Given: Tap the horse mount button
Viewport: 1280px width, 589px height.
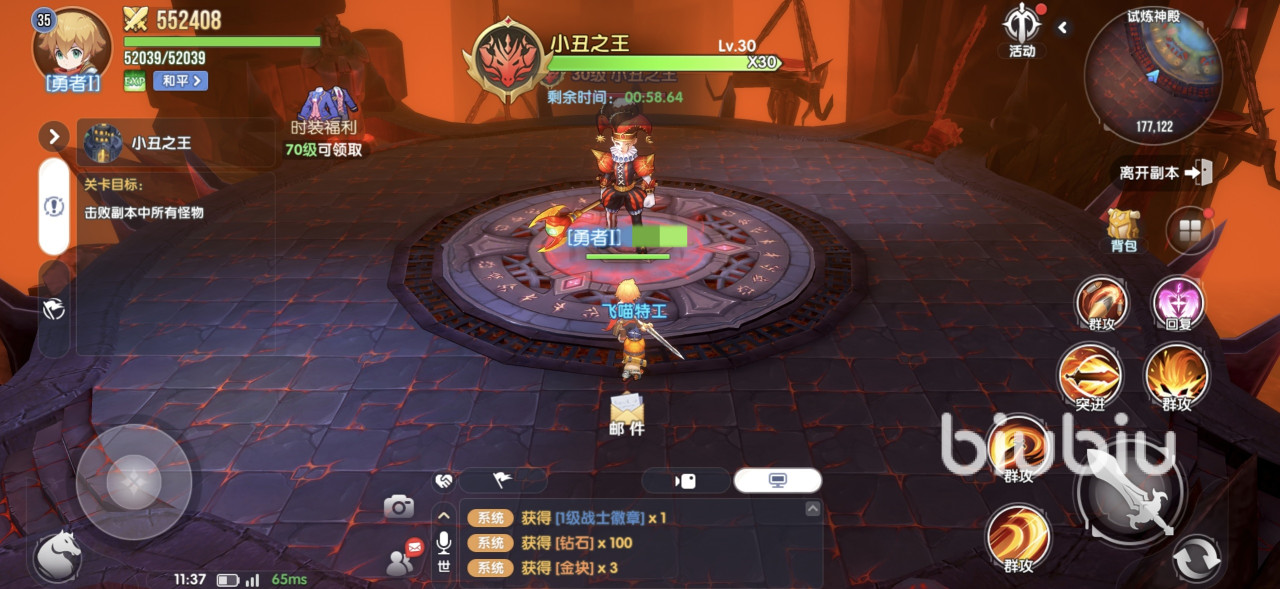Looking at the screenshot, I should click(57, 556).
